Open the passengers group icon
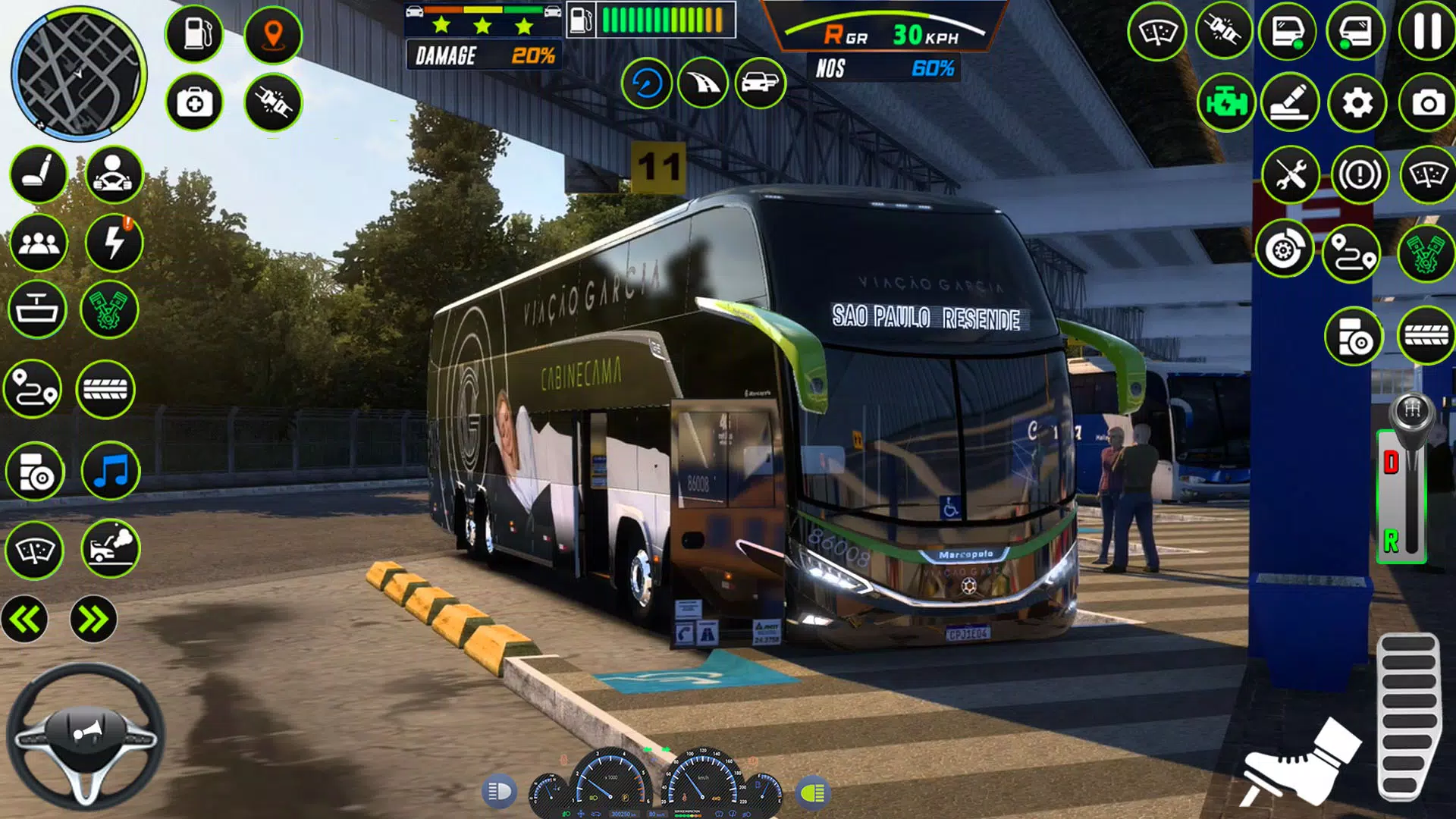The image size is (1456, 819). pos(38,243)
